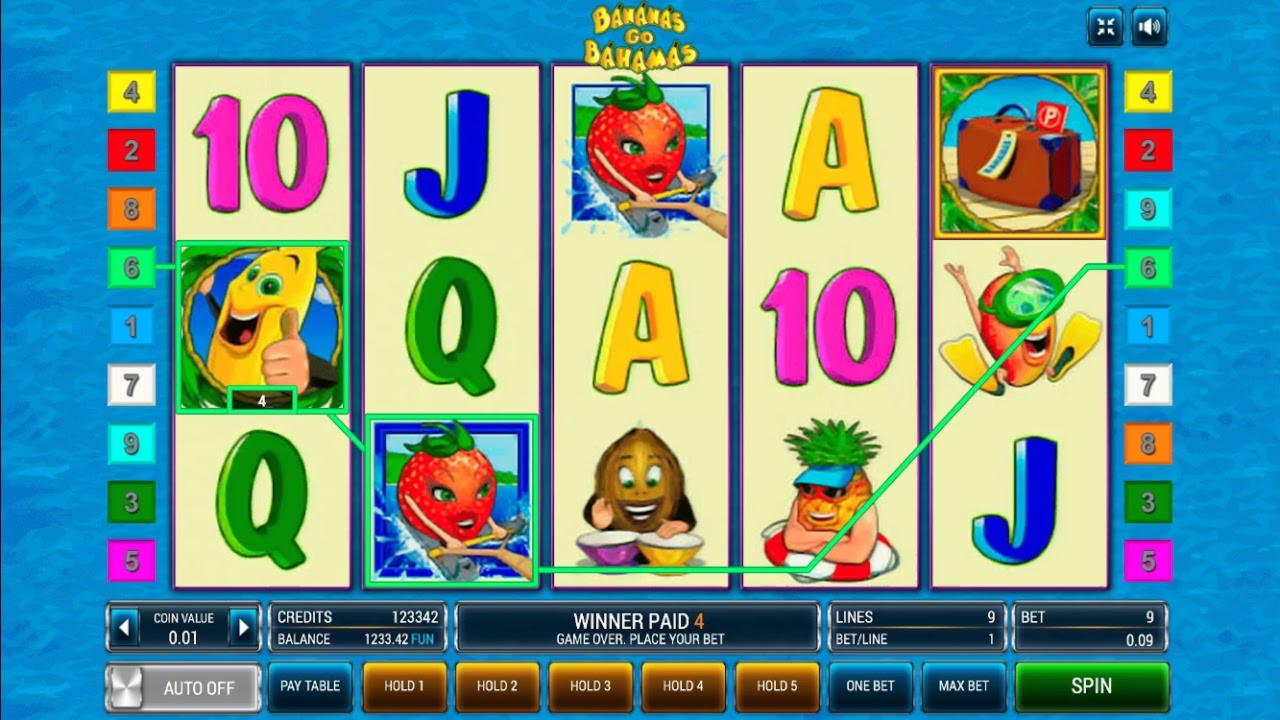Mute the game sound
Viewport: 1280px width, 720px height.
coord(1149,27)
